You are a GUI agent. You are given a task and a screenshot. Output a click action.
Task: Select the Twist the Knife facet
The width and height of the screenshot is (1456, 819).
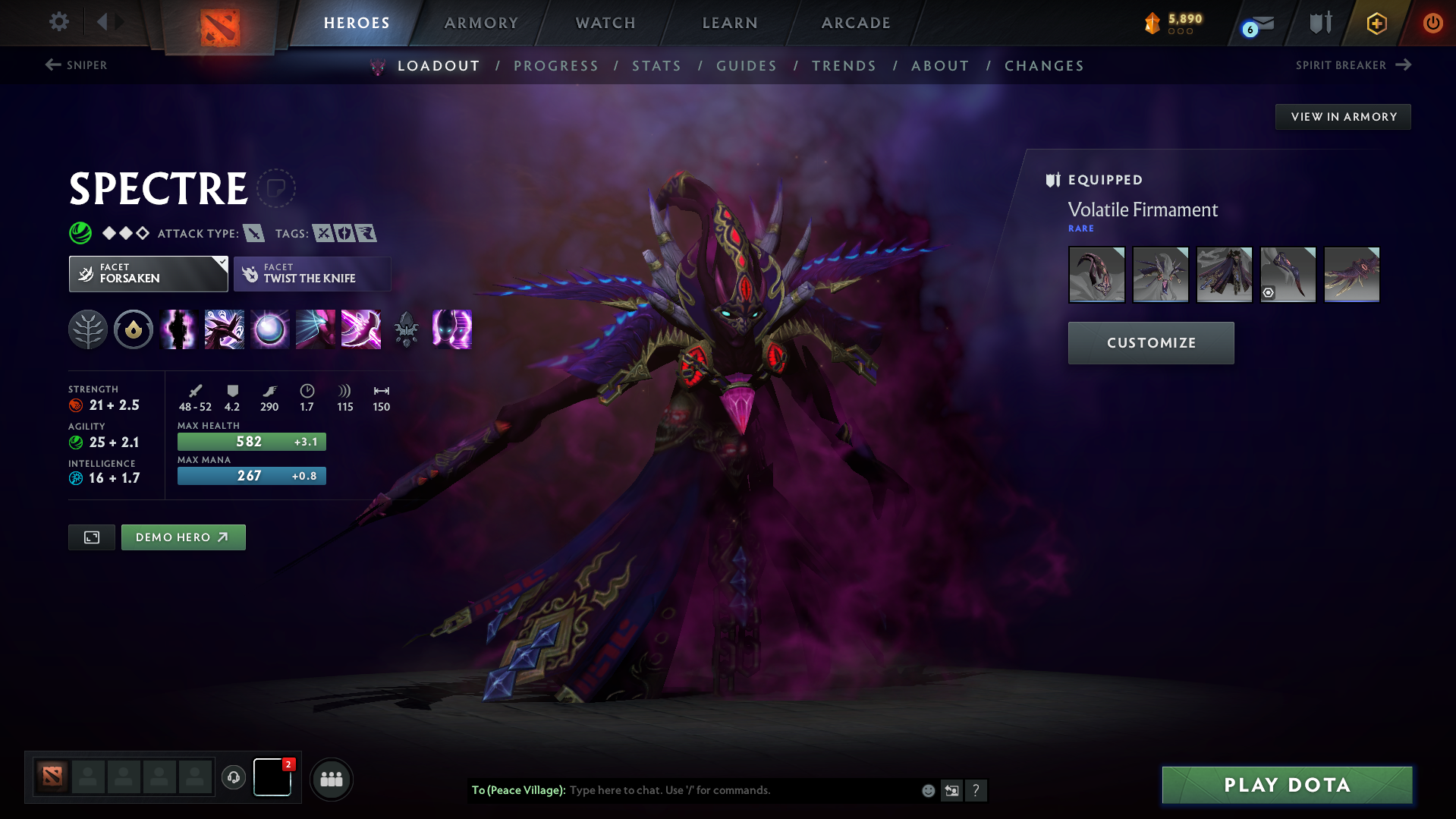(x=312, y=273)
